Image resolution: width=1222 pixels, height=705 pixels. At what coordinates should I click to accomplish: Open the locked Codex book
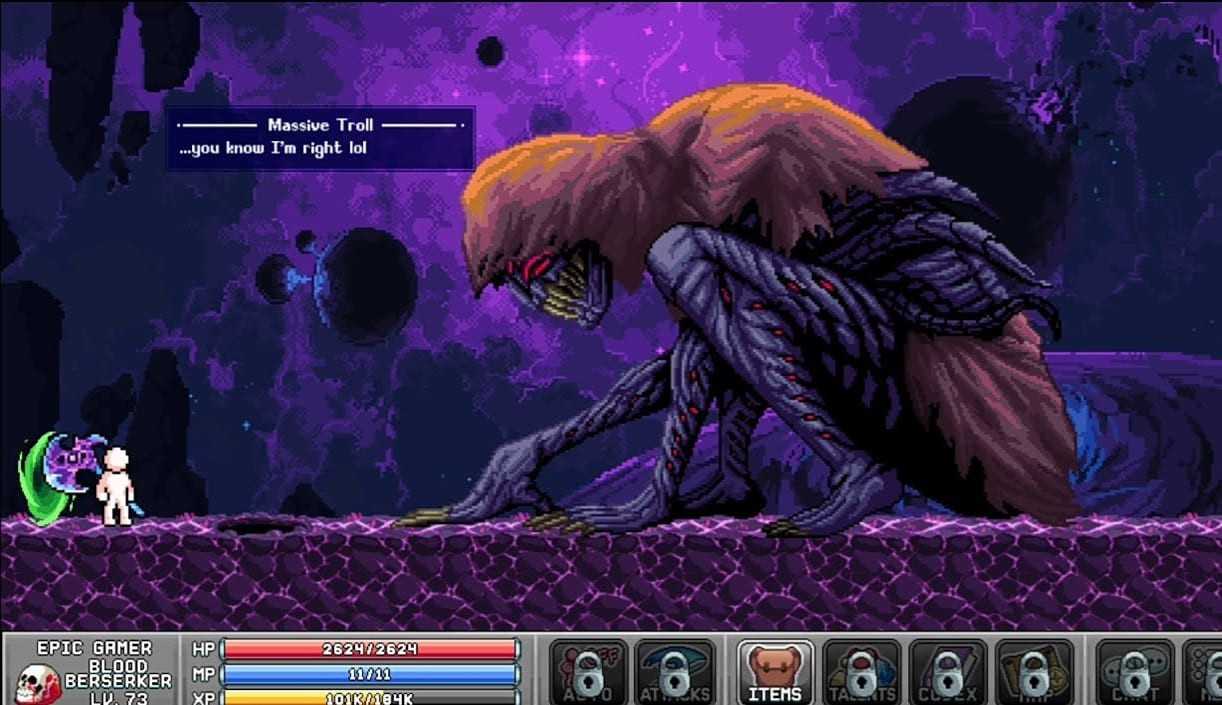tap(947, 672)
